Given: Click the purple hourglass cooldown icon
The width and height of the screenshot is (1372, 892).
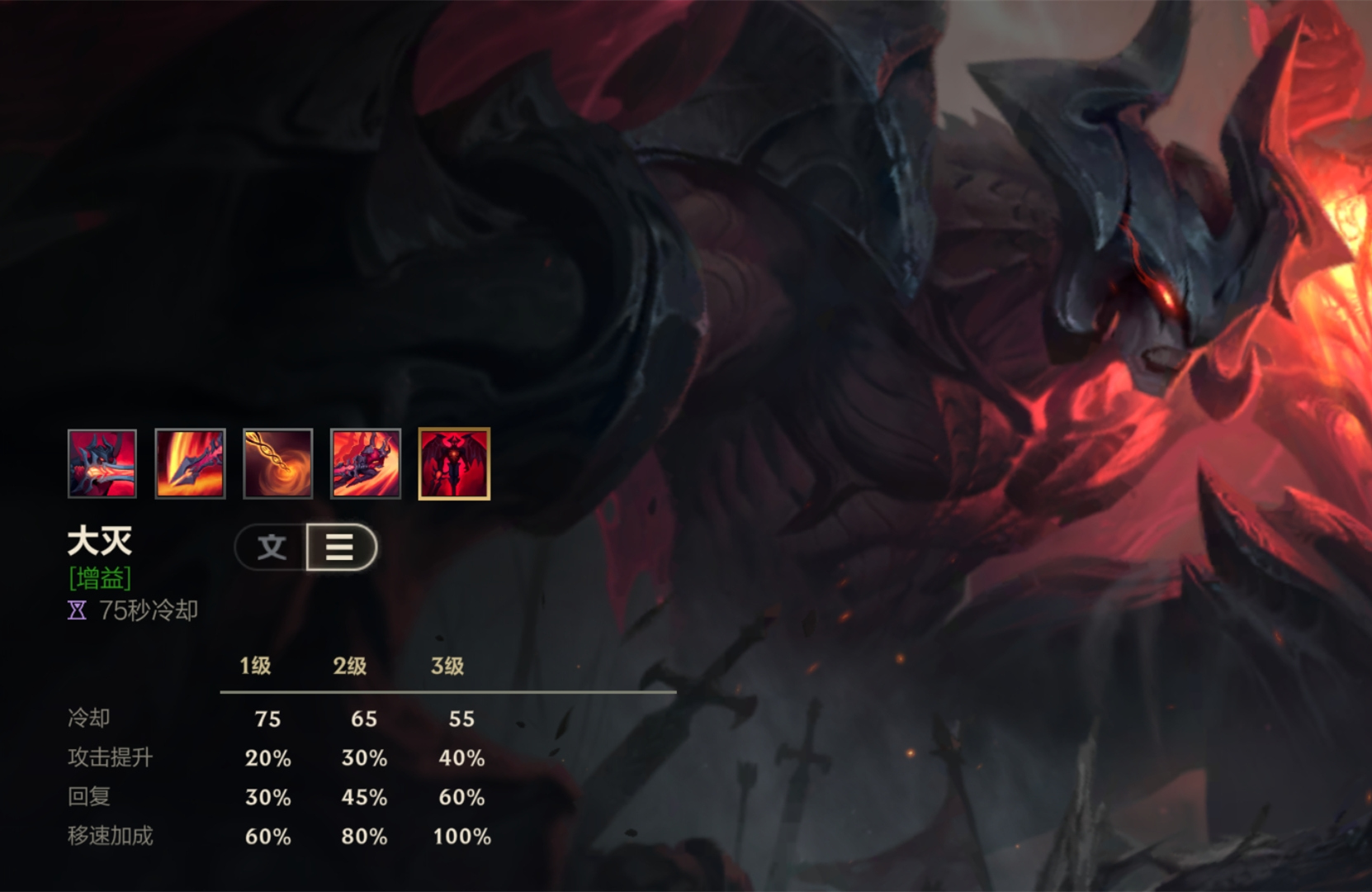Looking at the screenshot, I should (x=75, y=611).
